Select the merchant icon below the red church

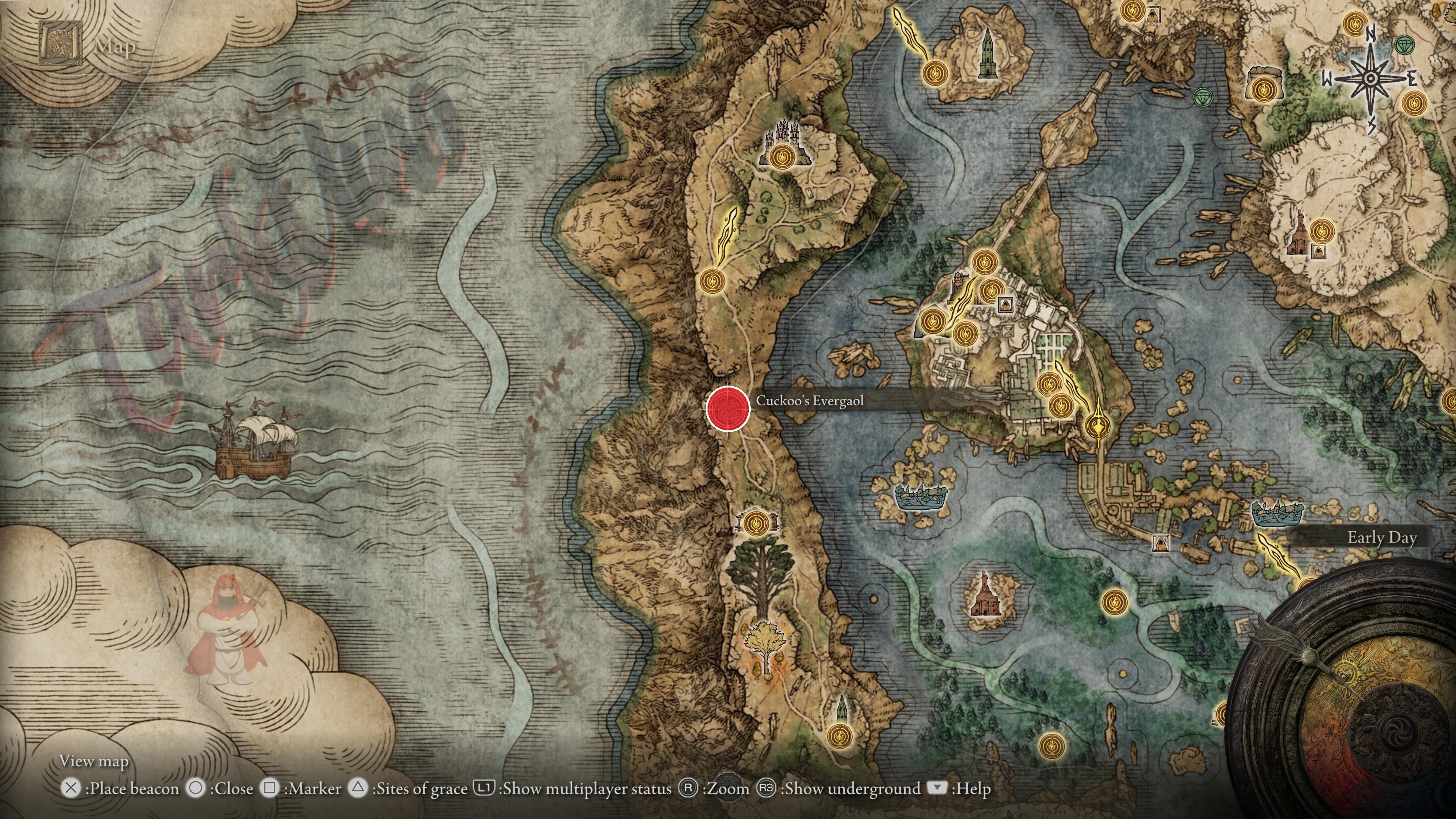coord(1319,251)
